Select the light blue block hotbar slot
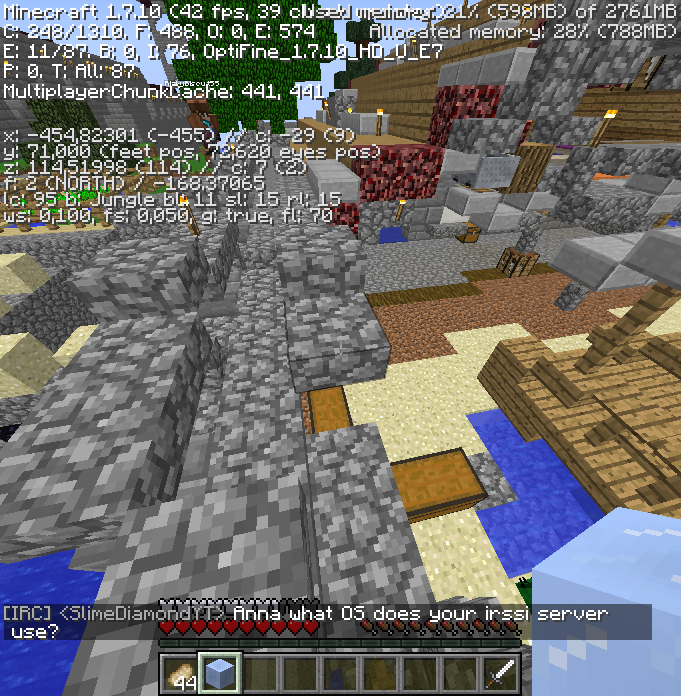 coord(220,673)
